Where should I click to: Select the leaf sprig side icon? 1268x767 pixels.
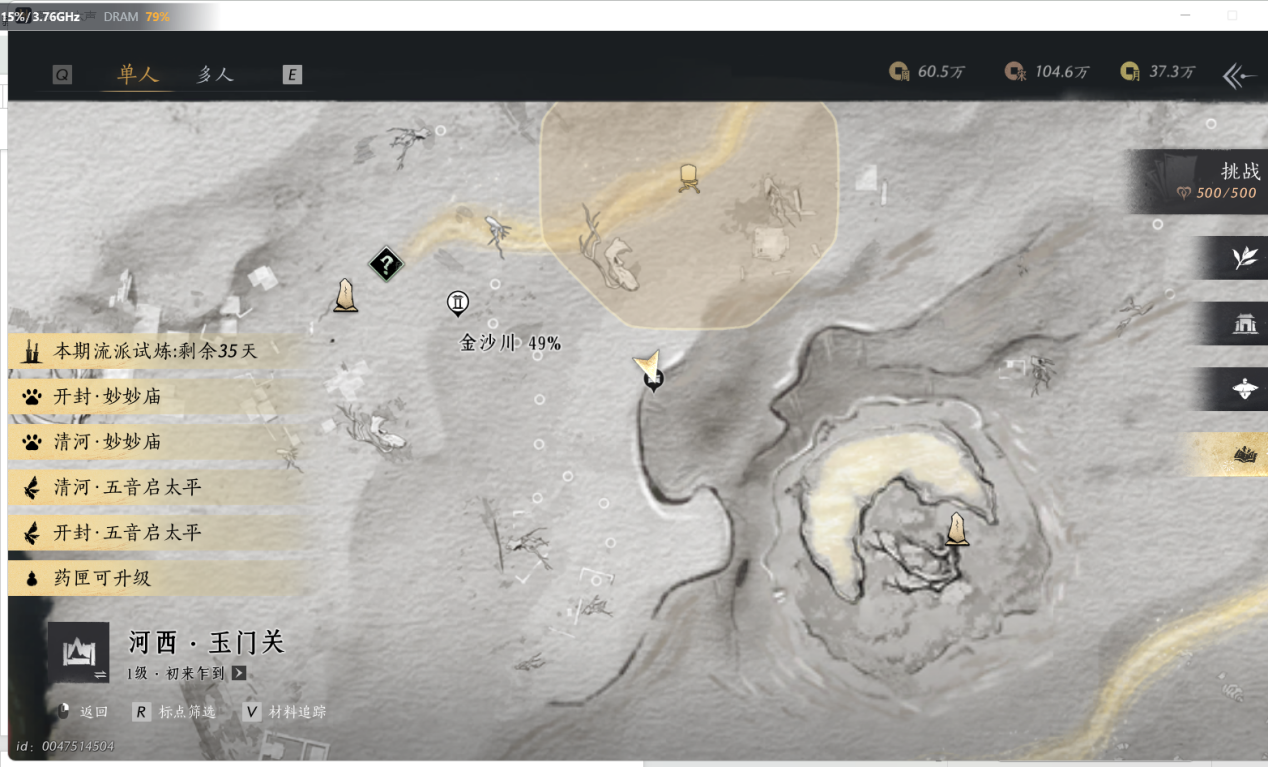[x=1244, y=258]
